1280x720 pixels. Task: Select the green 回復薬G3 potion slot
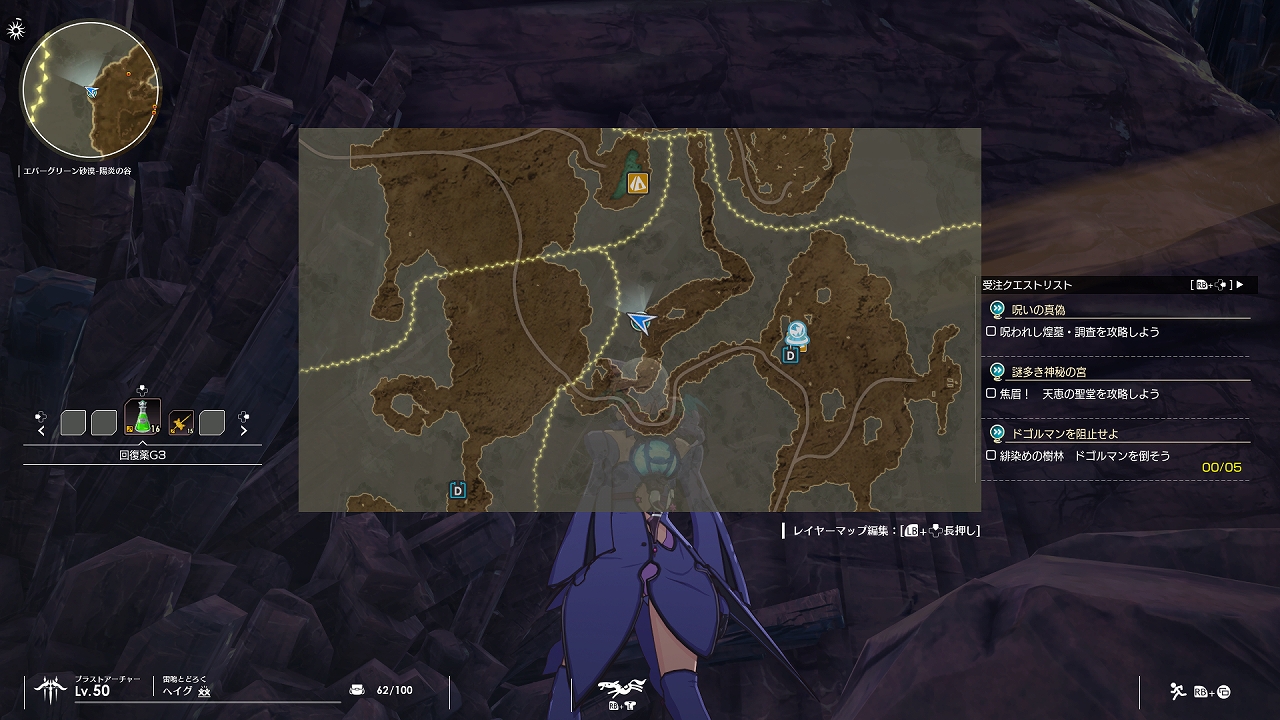[142, 417]
